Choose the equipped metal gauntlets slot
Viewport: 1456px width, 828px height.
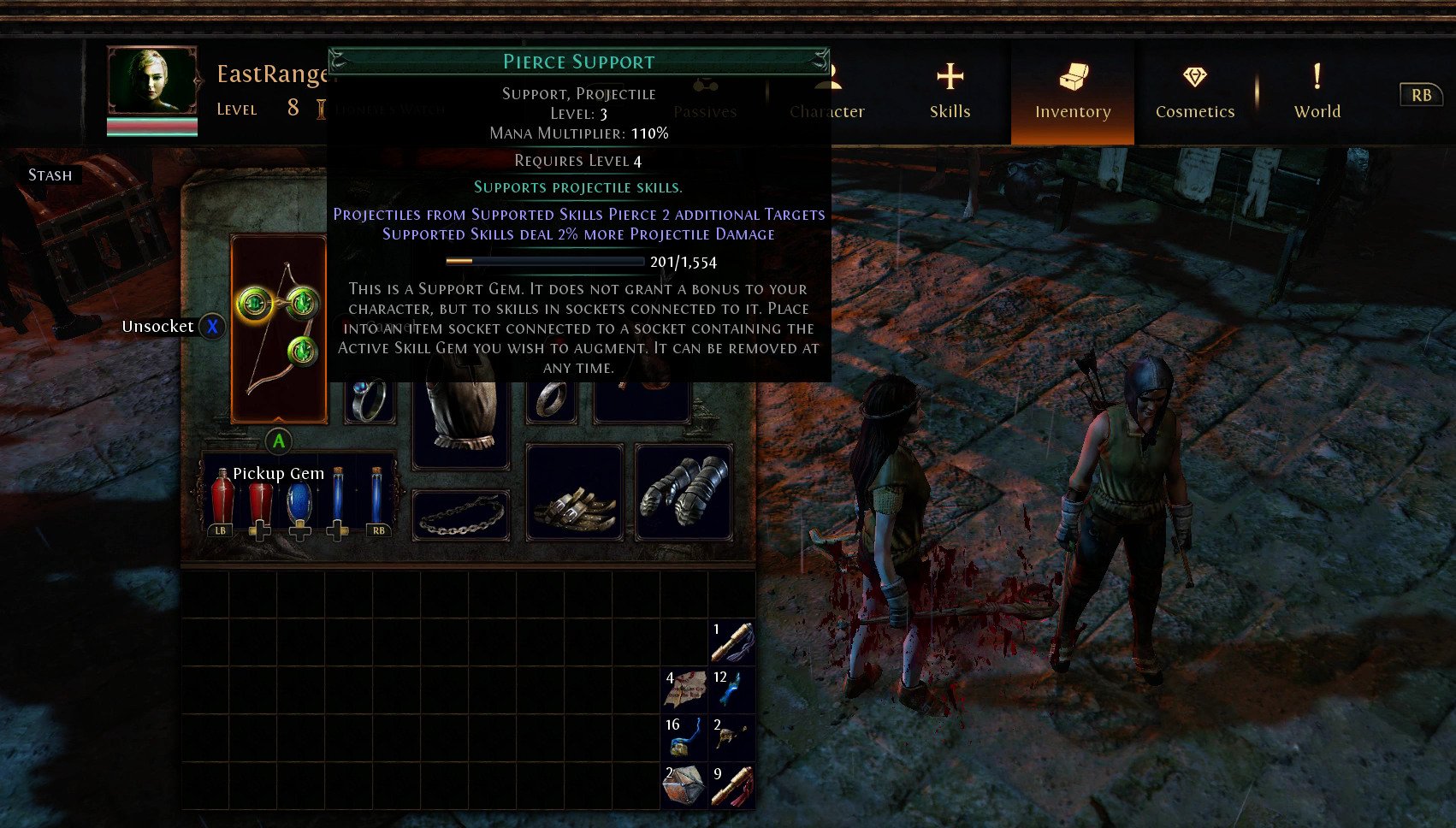(684, 492)
